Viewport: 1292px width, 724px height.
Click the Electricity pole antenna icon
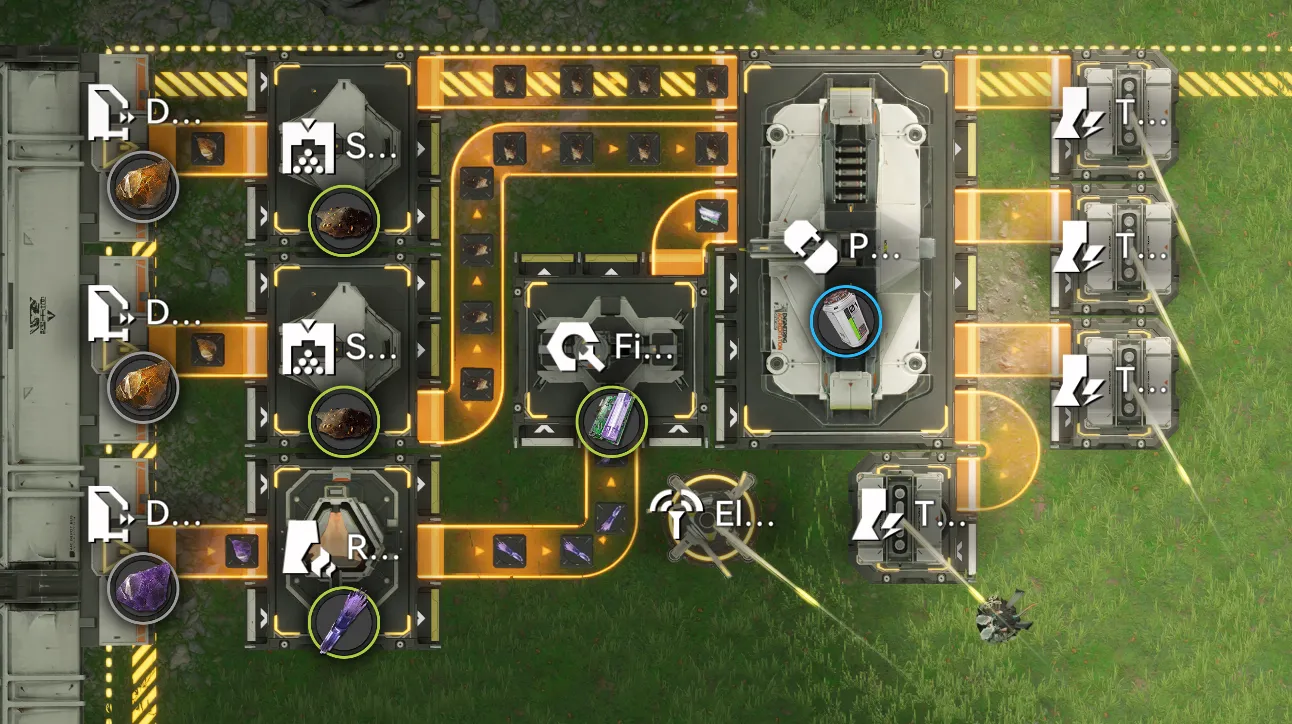coord(680,515)
